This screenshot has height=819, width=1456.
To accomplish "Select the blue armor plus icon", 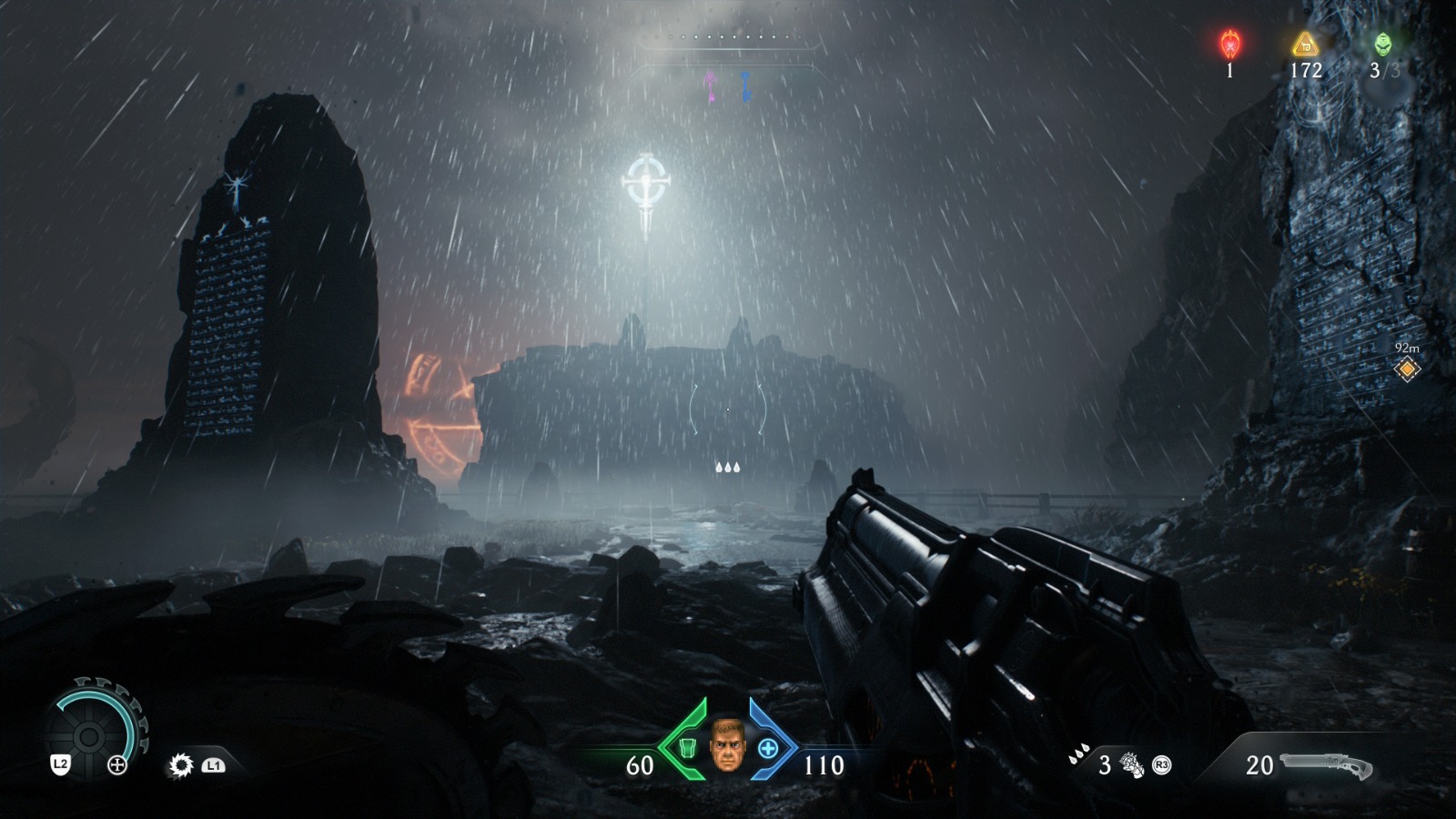I will click(x=768, y=748).
